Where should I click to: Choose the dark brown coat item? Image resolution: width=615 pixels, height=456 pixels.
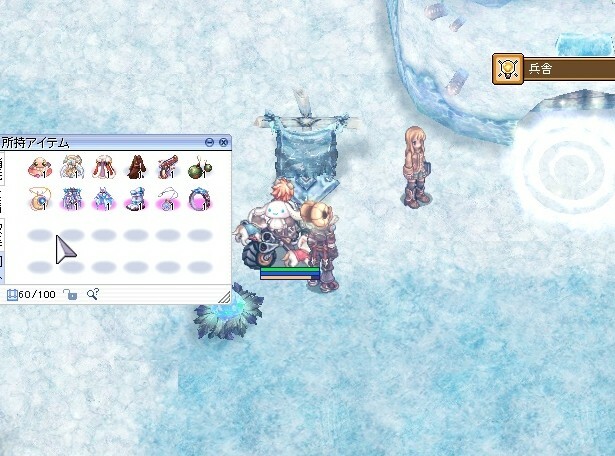click(x=136, y=167)
